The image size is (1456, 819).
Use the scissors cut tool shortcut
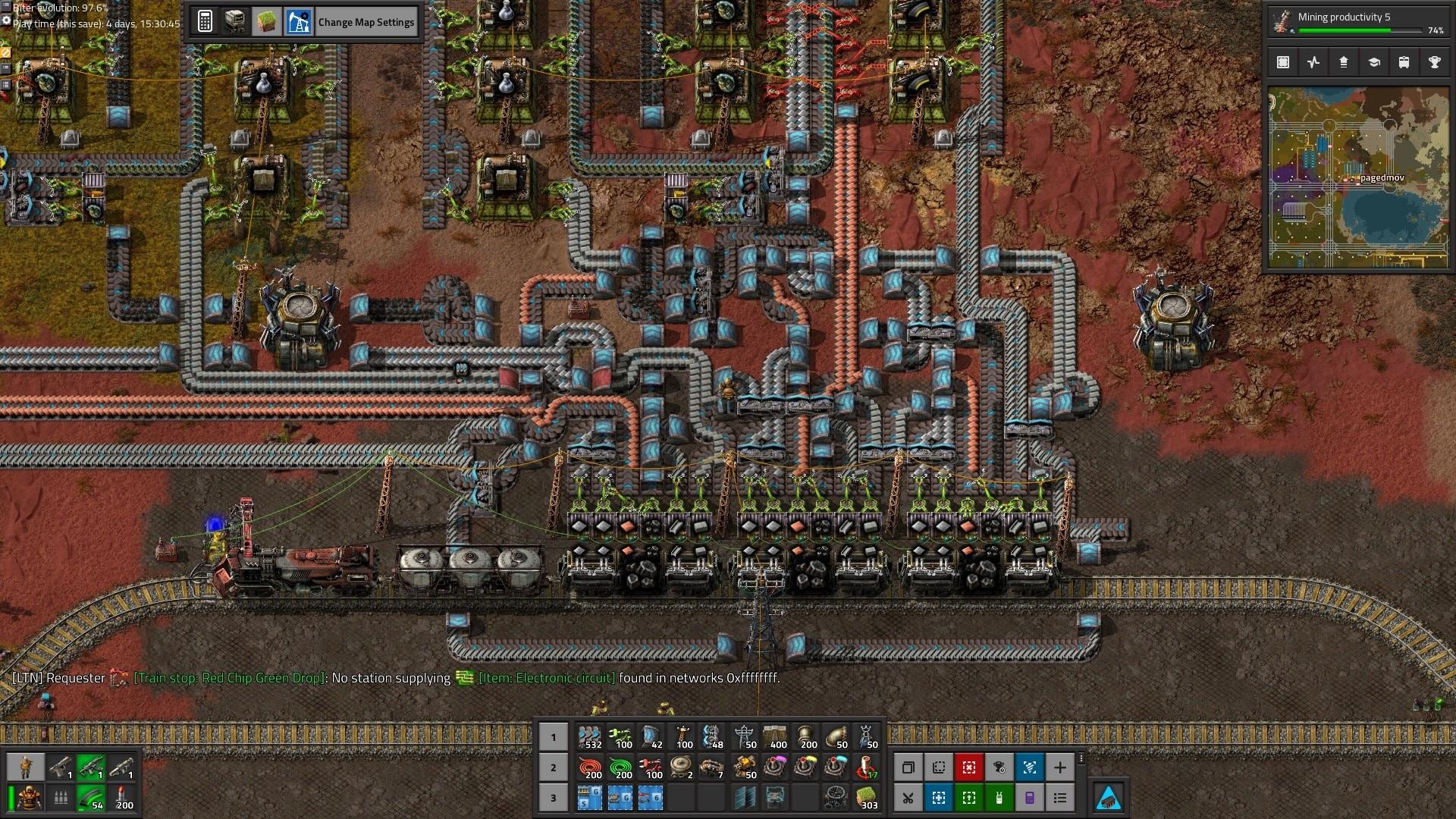(x=908, y=798)
